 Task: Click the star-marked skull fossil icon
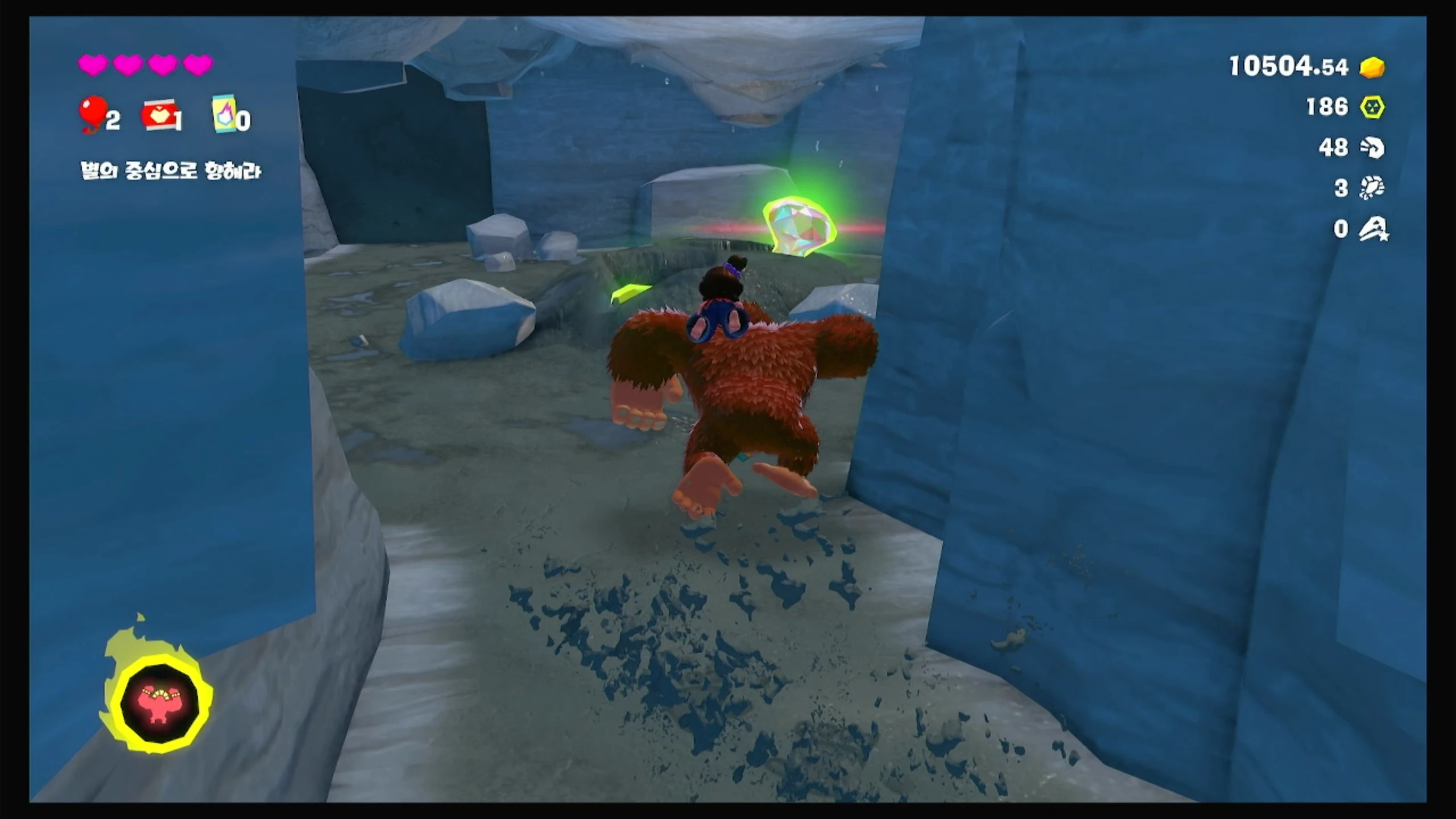(x=1374, y=229)
